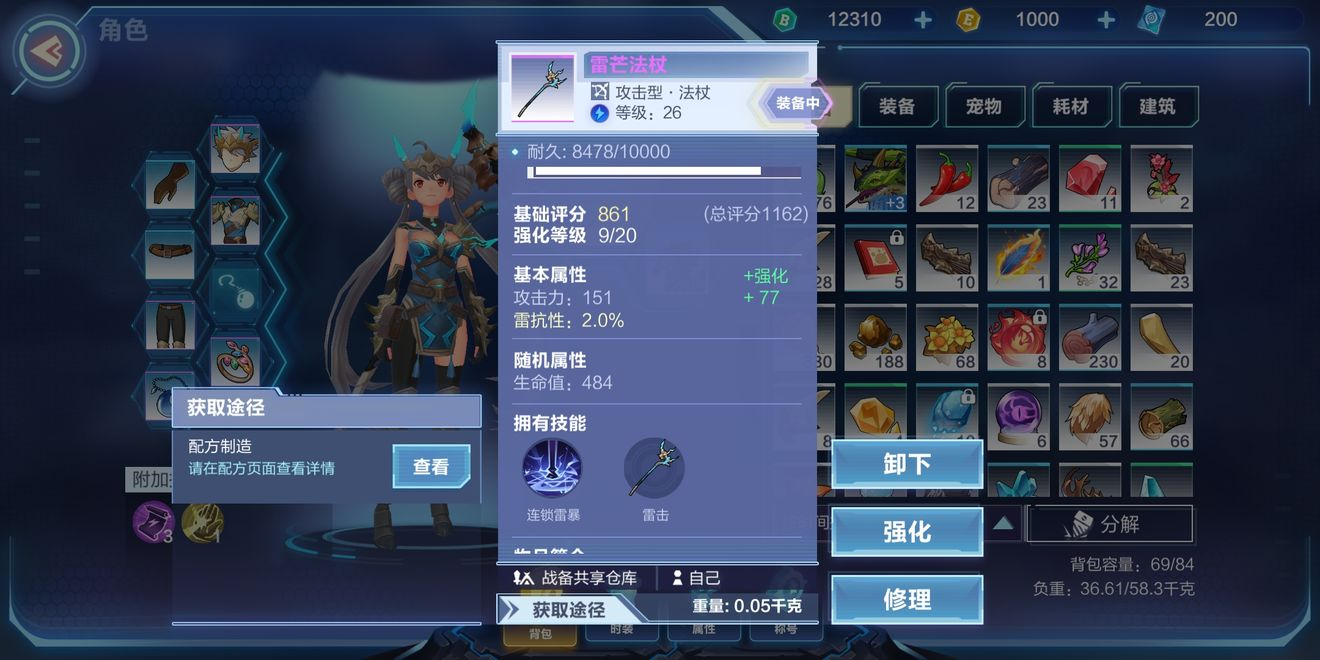Select the red chili pepper item slot
The width and height of the screenshot is (1320, 660).
[947, 179]
